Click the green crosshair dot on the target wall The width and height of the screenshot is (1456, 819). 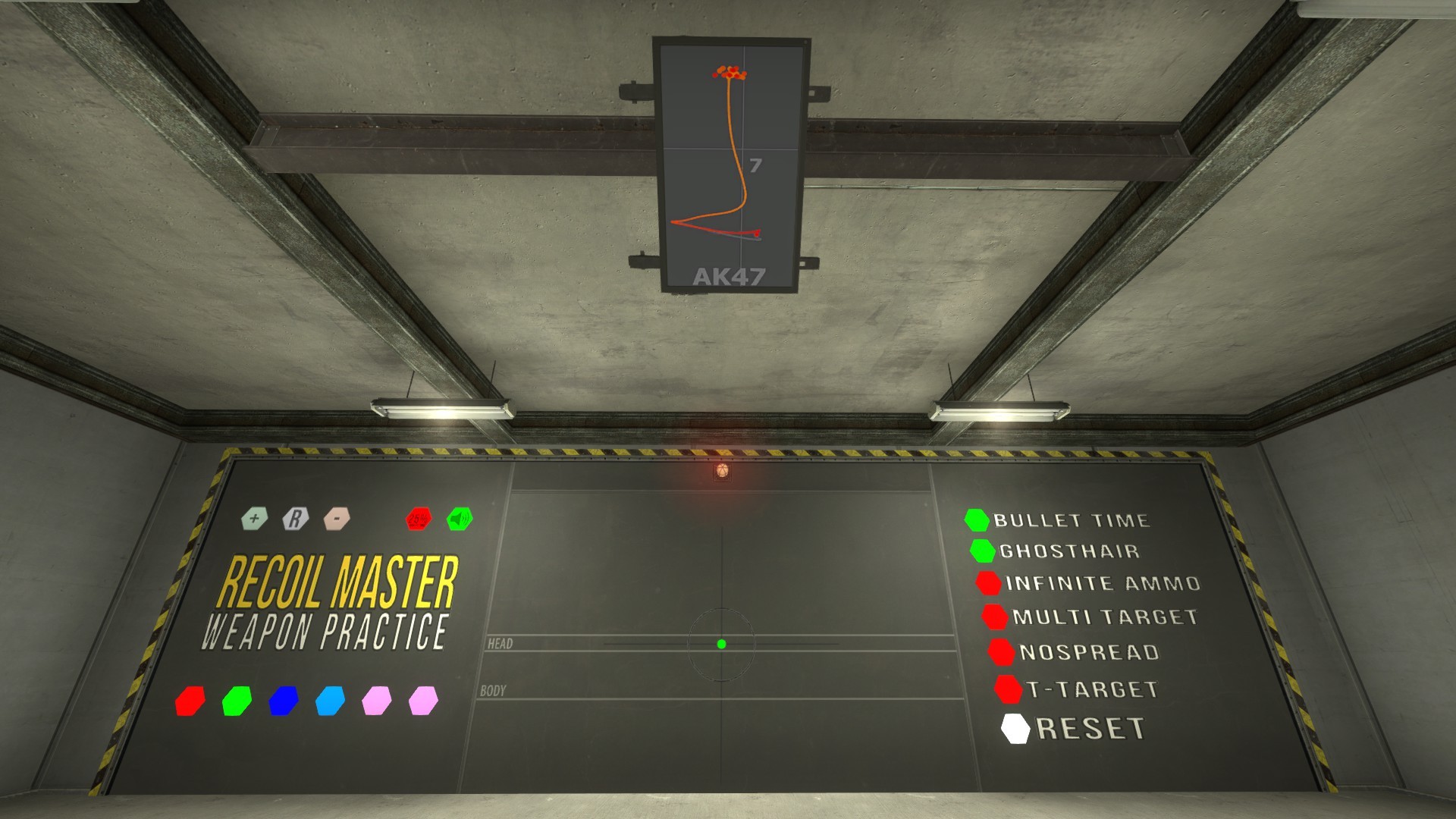722,644
